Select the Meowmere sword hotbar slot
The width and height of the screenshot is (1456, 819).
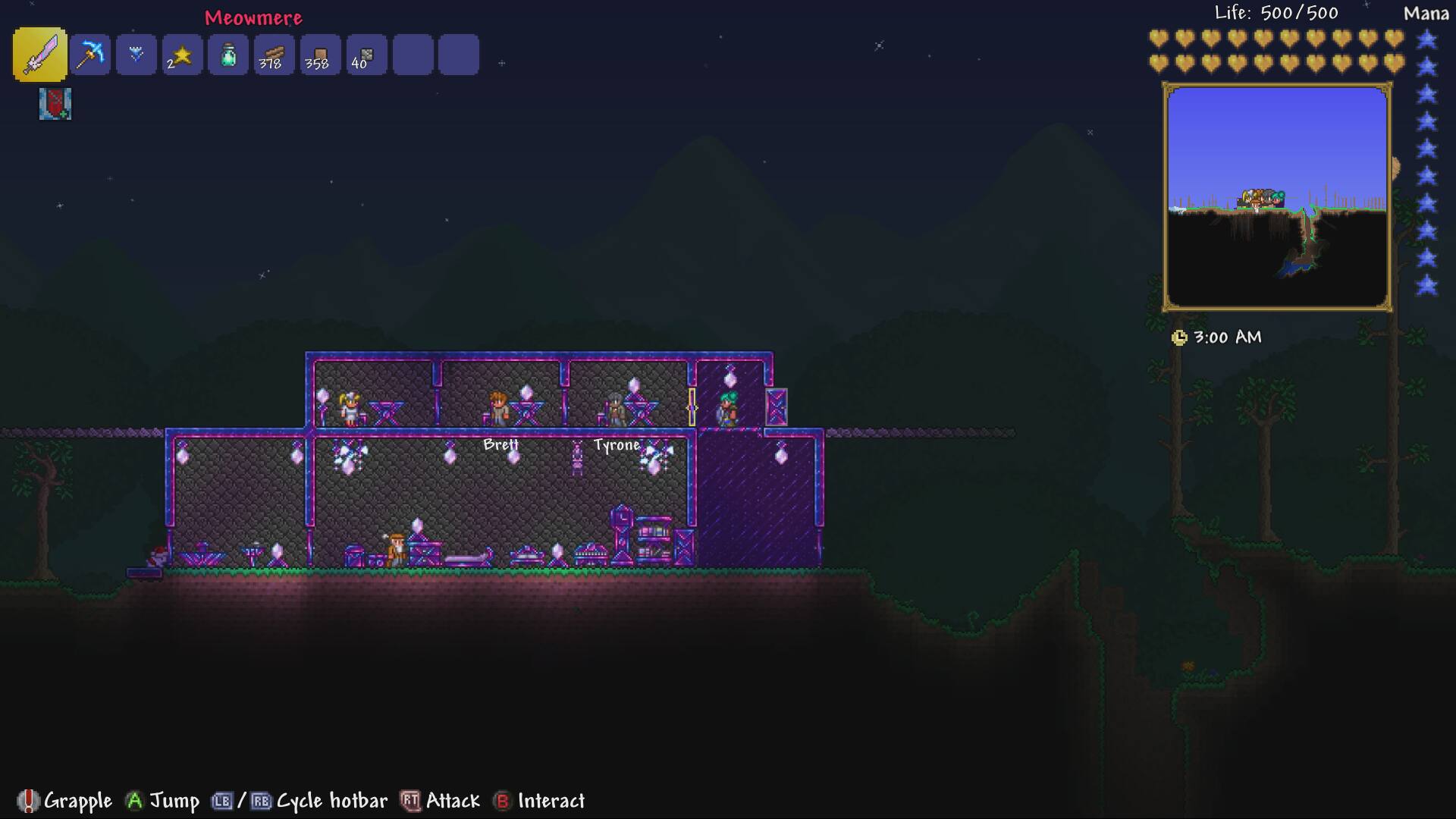coord(39,55)
